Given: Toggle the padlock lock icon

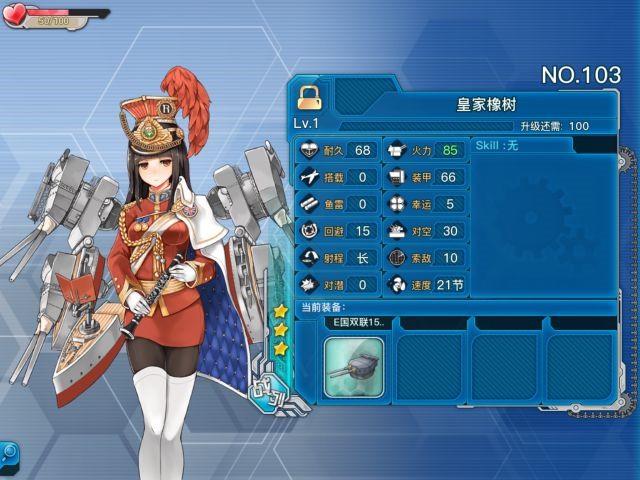Looking at the screenshot, I should tap(309, 96).
